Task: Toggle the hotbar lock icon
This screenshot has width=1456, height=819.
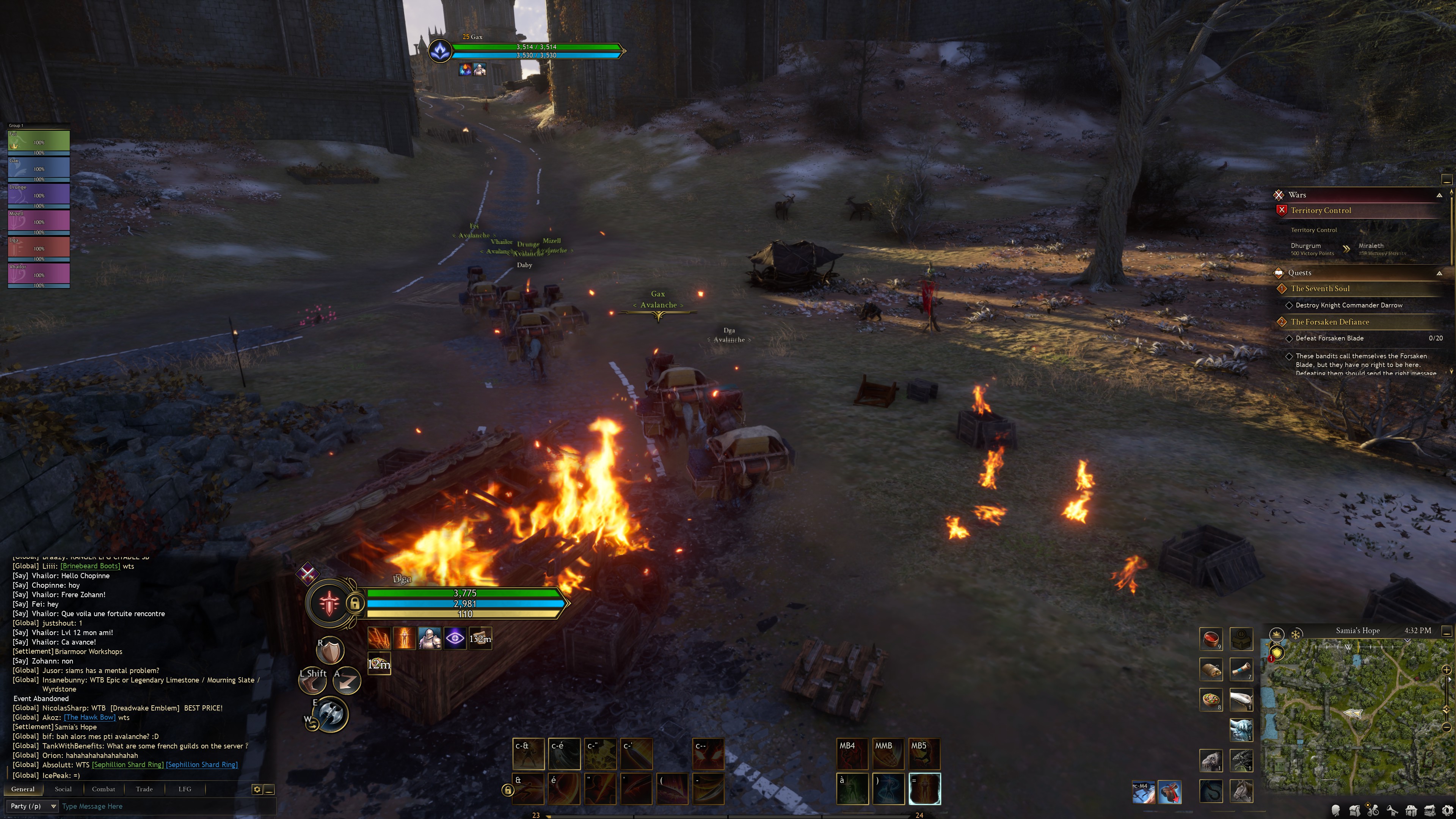Action: [x=507, y=790]
